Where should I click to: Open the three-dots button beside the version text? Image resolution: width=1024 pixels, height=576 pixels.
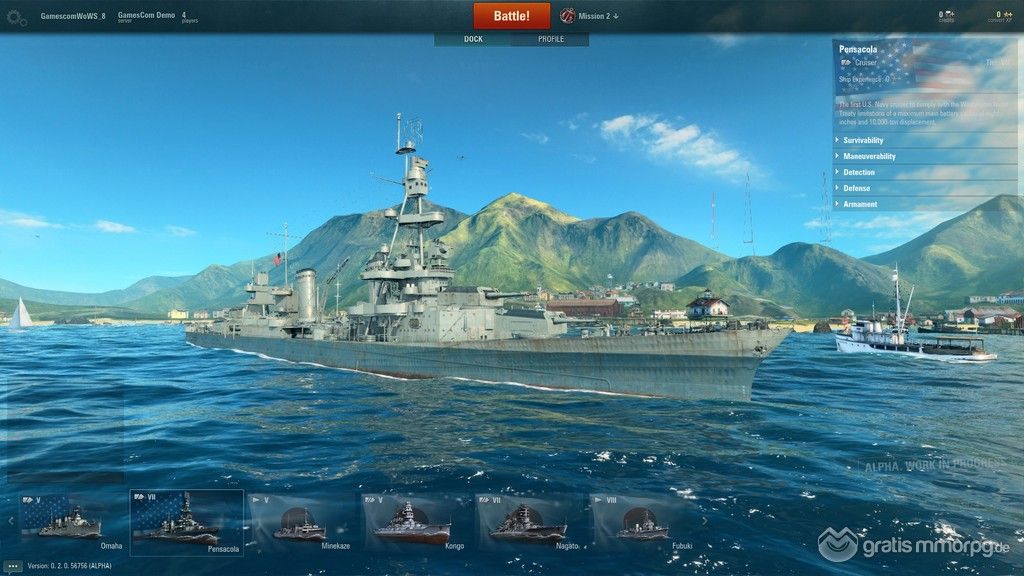tap(13, 566)
